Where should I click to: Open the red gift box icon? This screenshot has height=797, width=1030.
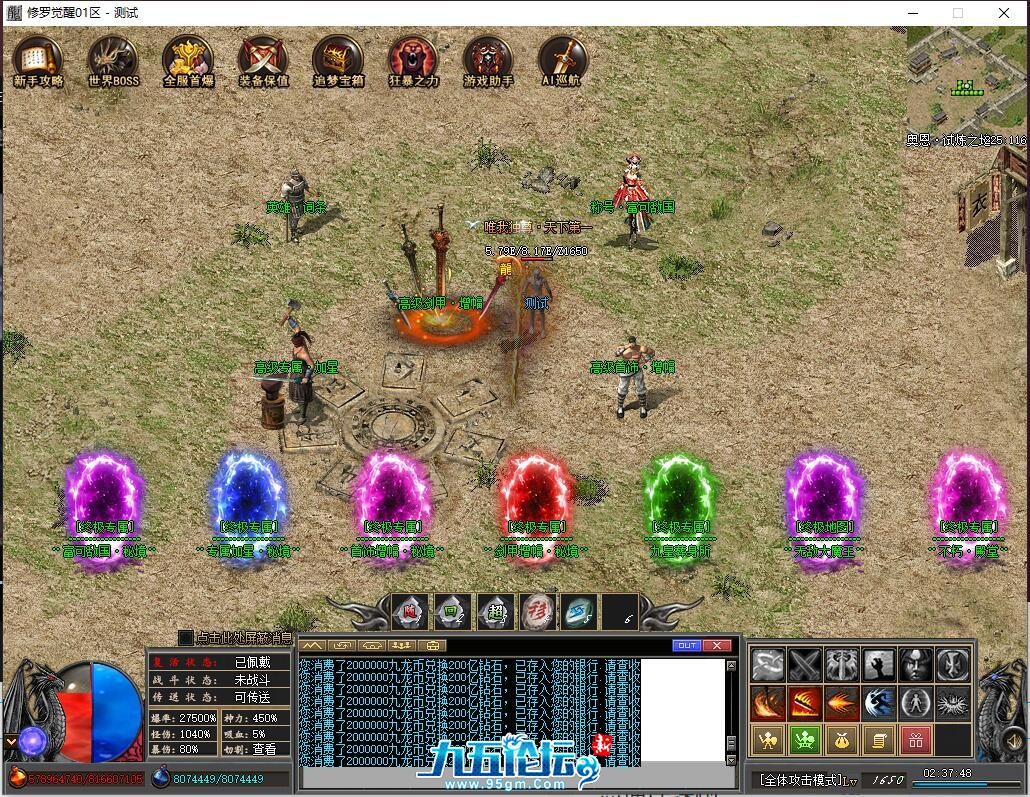914,740
